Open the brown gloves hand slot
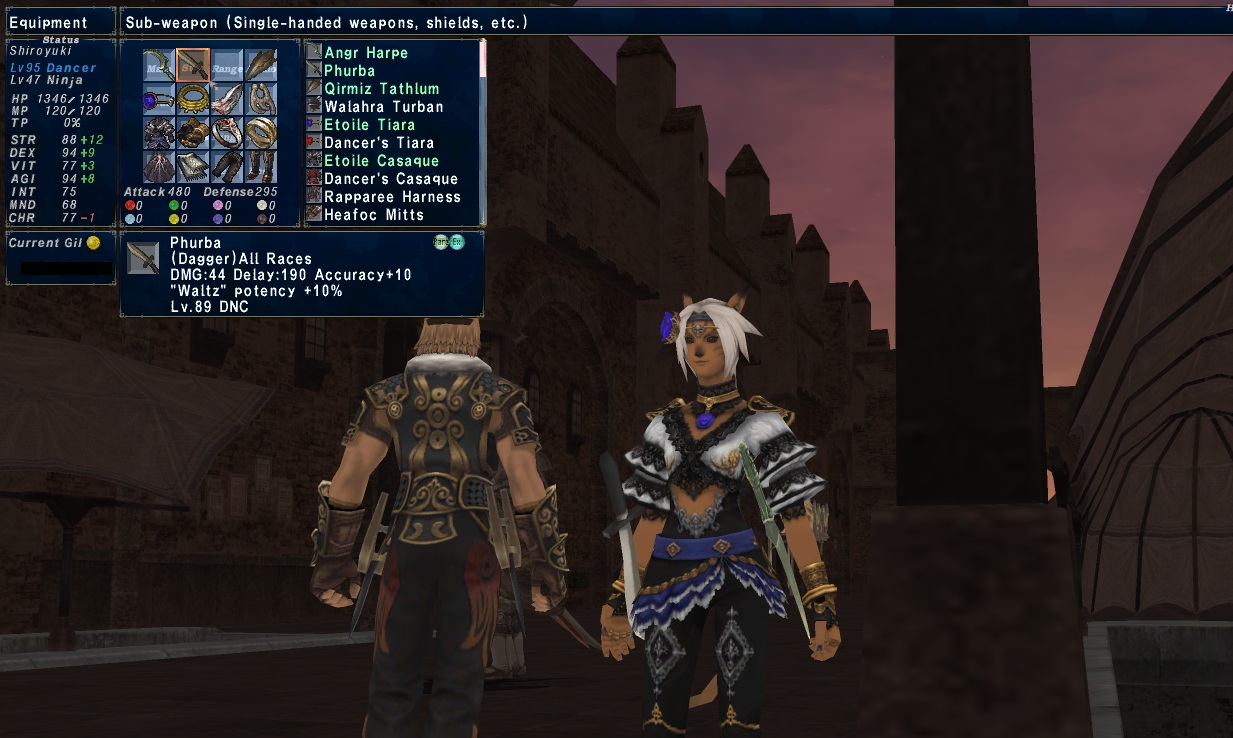Image resolution: width=1233 pixels, height=738 pixels. coord(193,133)
